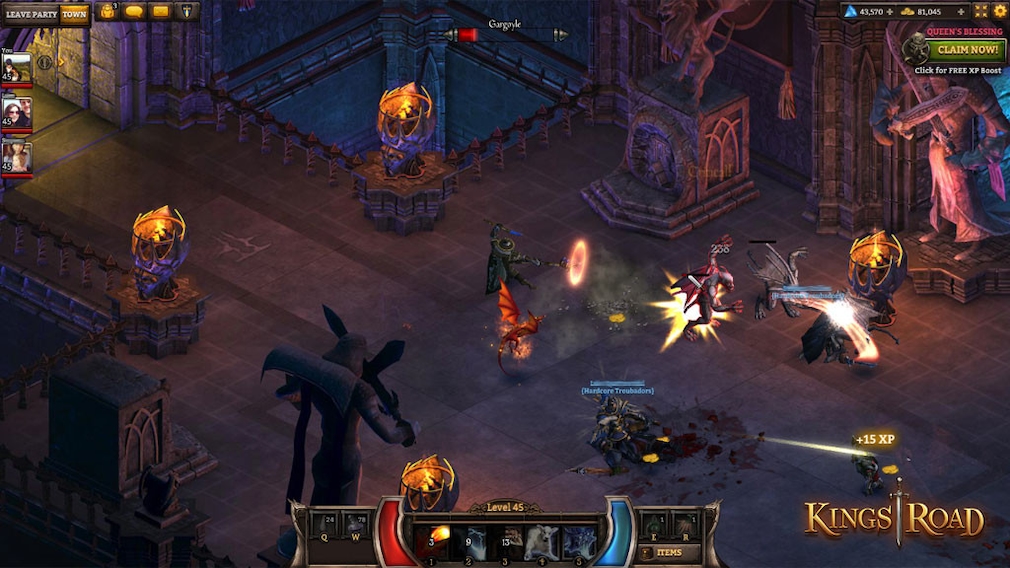Open the Items panel
The image size is (1010, 568).
tap(669, 552)
